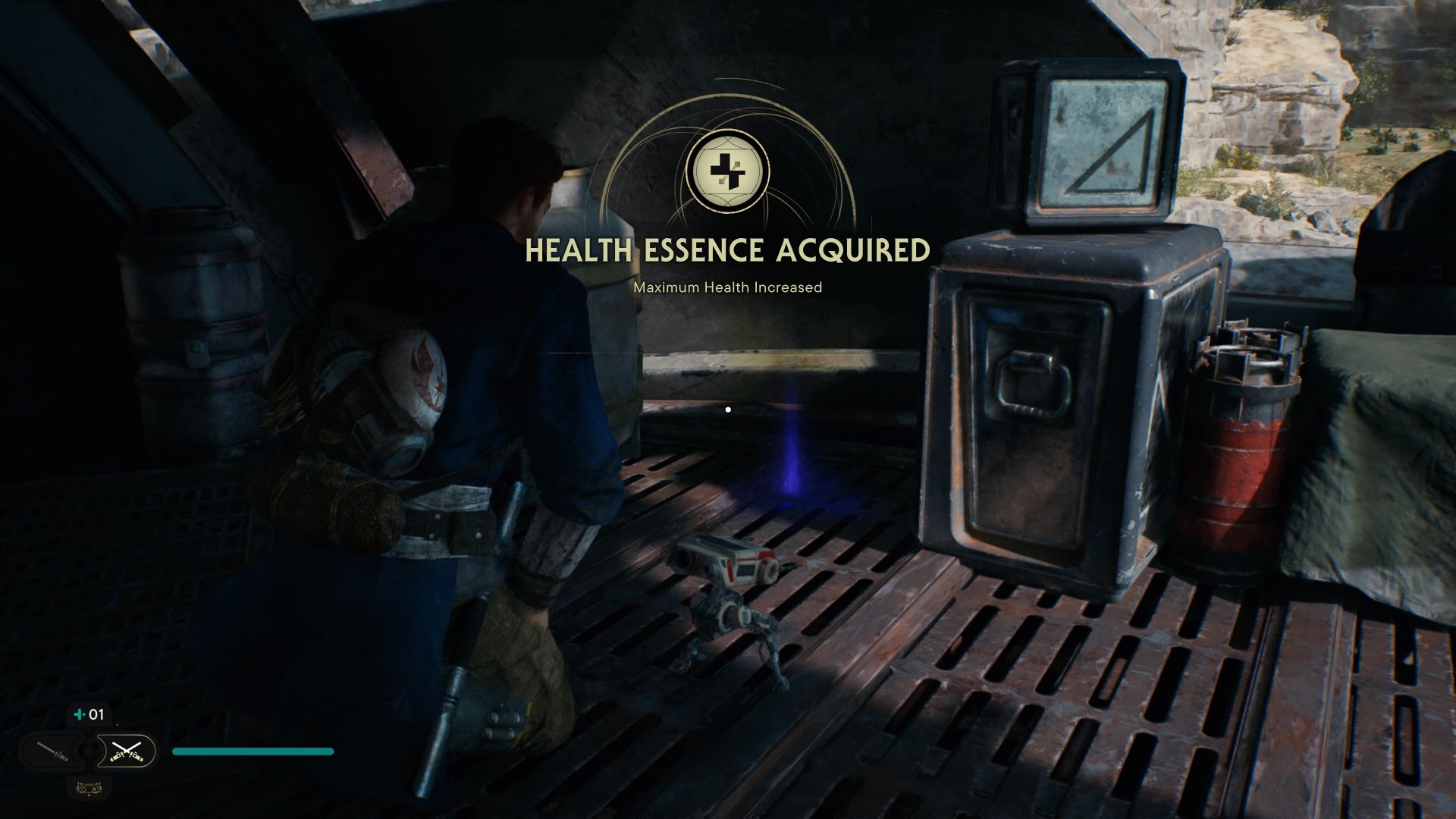Click the stim count indicator showing 01

tap(96, 714)
